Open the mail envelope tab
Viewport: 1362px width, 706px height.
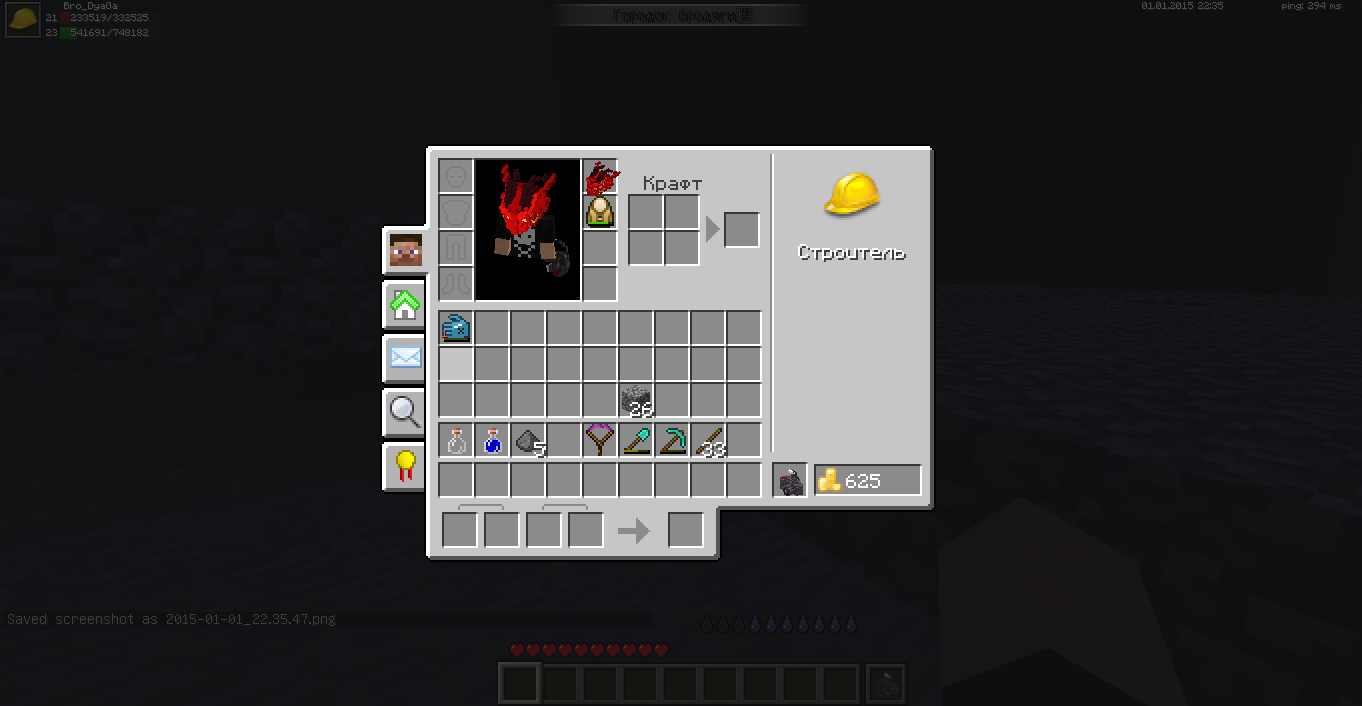[x=405, y=357]
